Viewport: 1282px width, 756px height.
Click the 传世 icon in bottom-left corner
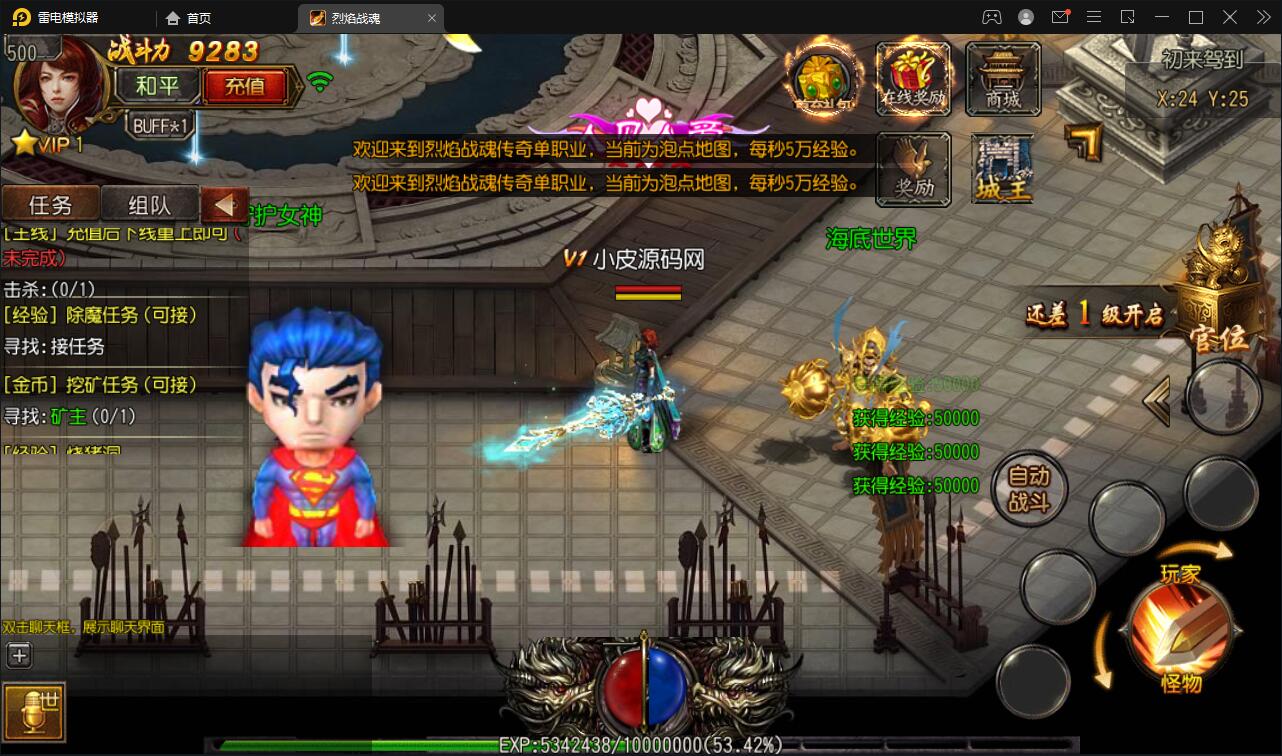(x=33, y=712)
